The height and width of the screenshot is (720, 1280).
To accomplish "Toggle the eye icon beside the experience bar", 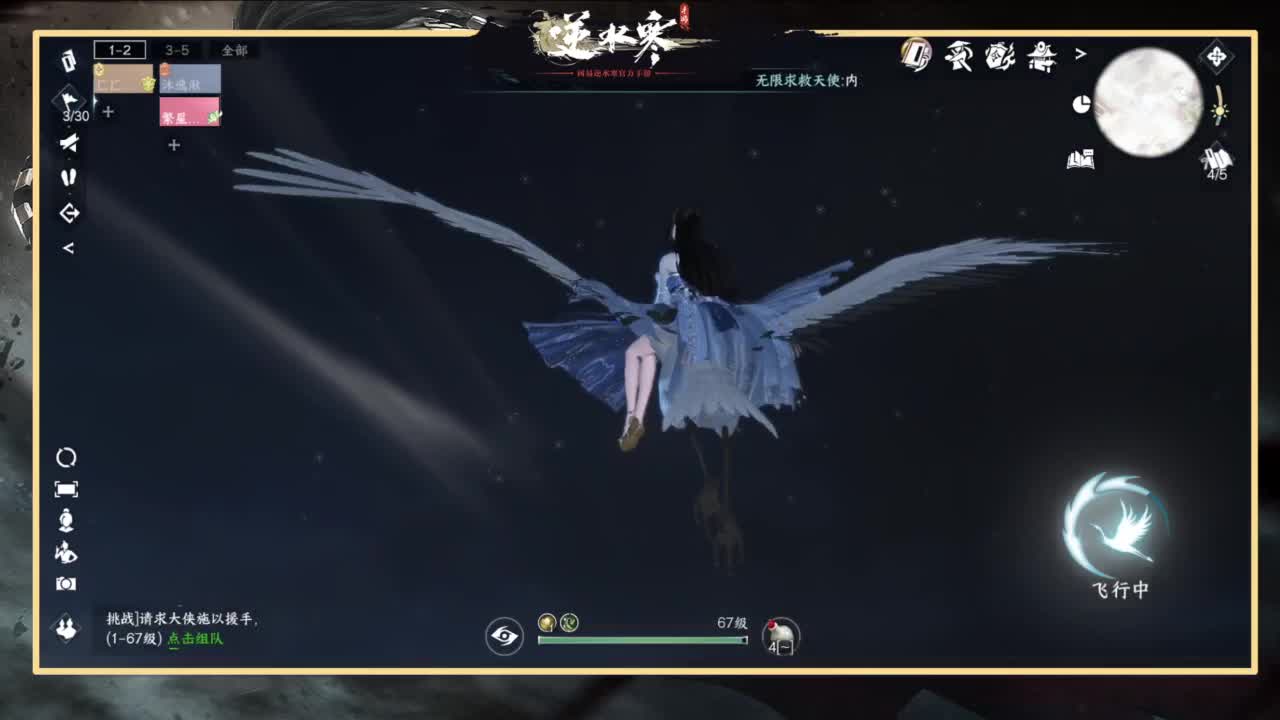I will [x=504, y=634].
